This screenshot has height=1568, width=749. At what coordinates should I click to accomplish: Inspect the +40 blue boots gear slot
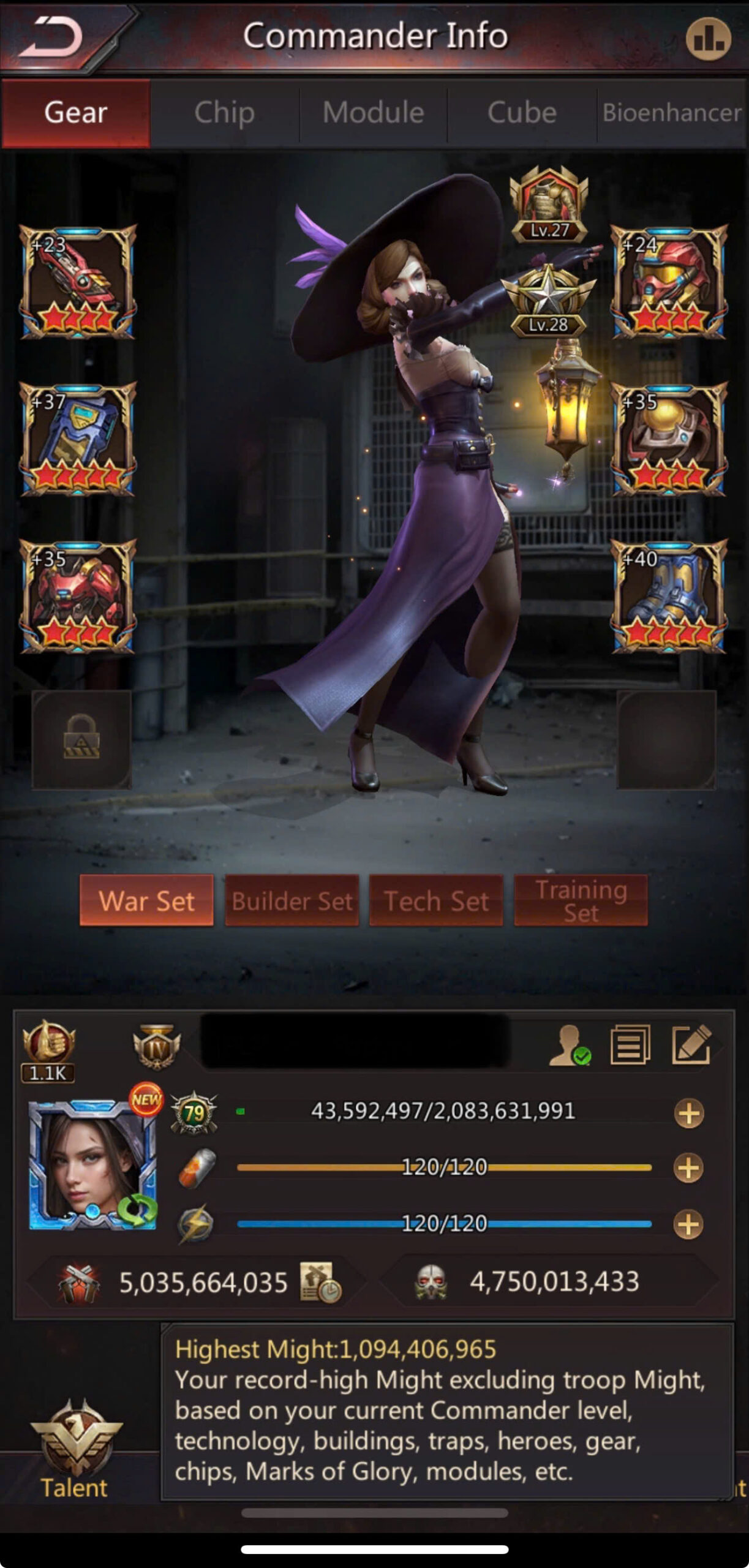coord(669,596)
